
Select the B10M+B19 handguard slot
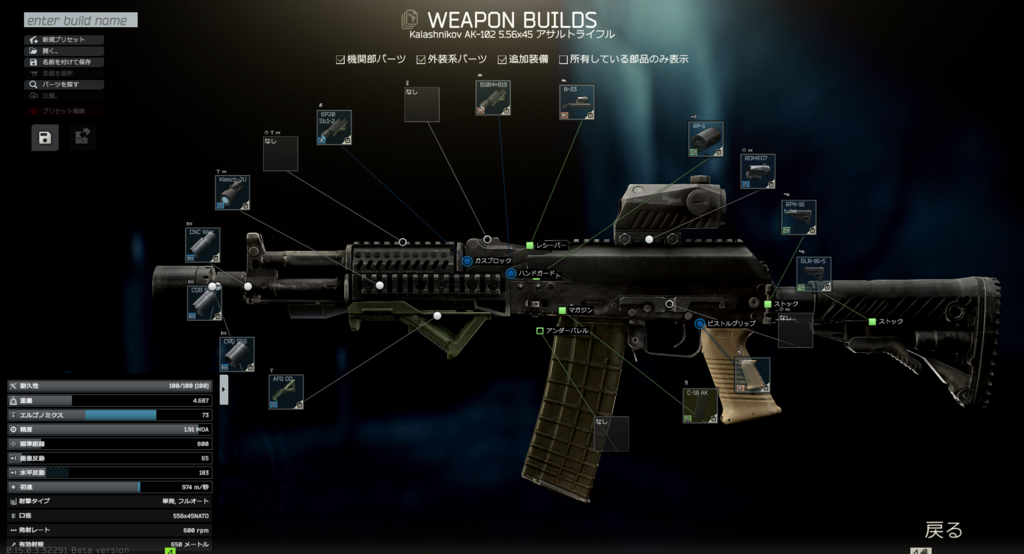point(493,98)
